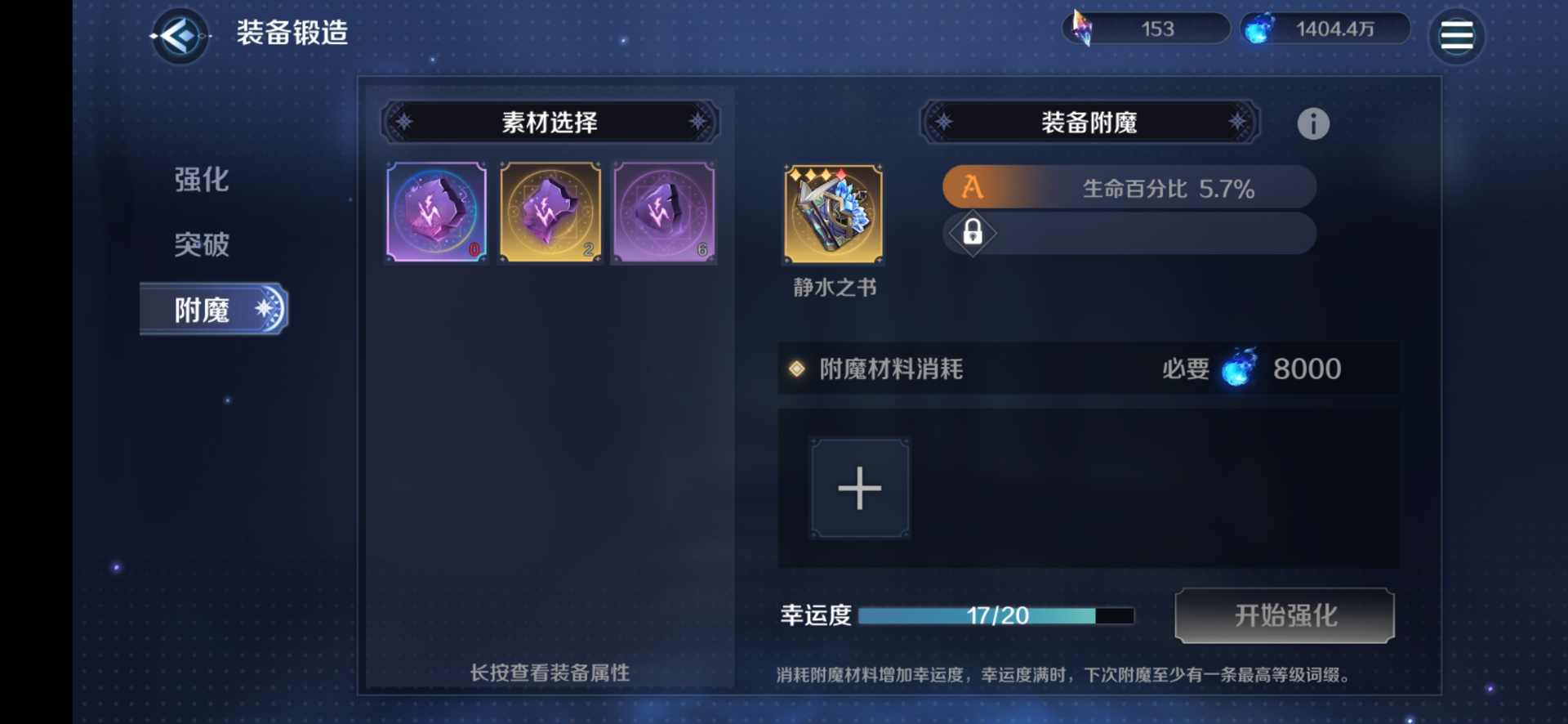
Task: Expand the 素材选择 panel header
Action: click(550, 123)
